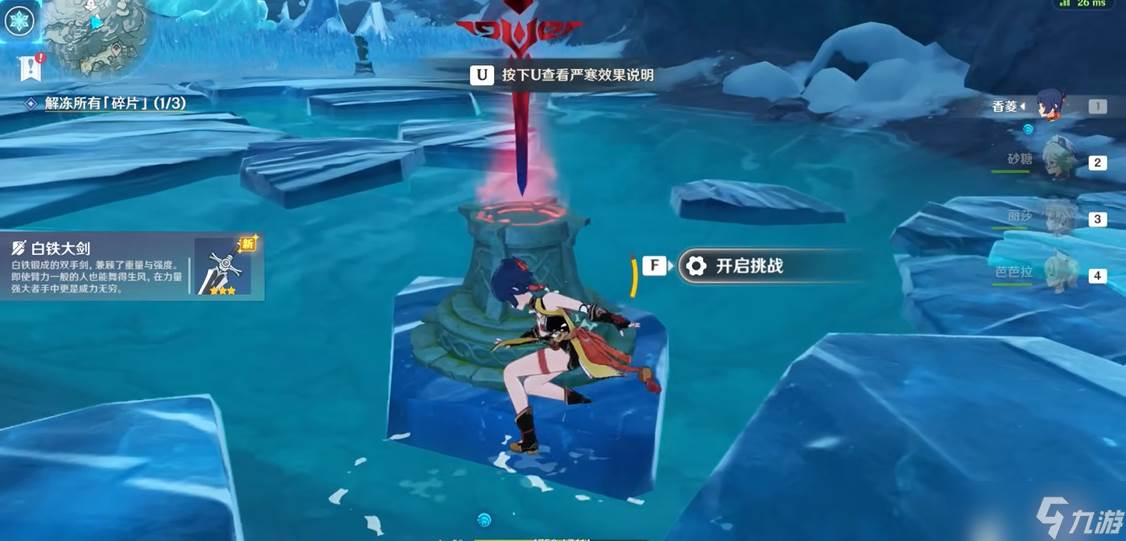Click the 开启挑战 start challenge prompt
The width and height of the screenshot is (1126, 541).
click(748, 266)
